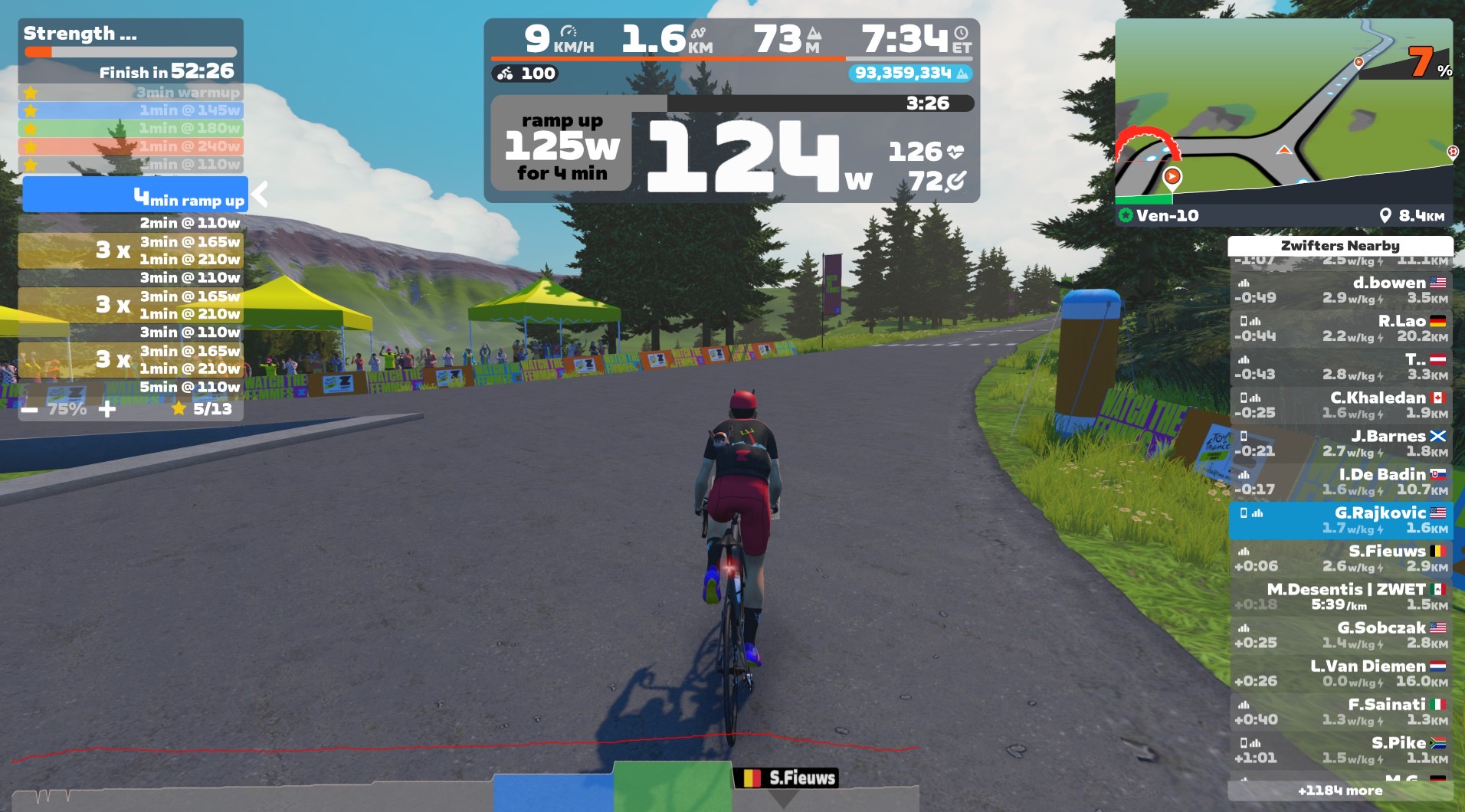Increase workout intensity with the plus button
Screen dimensions: 1465x812
coord(107,409)
